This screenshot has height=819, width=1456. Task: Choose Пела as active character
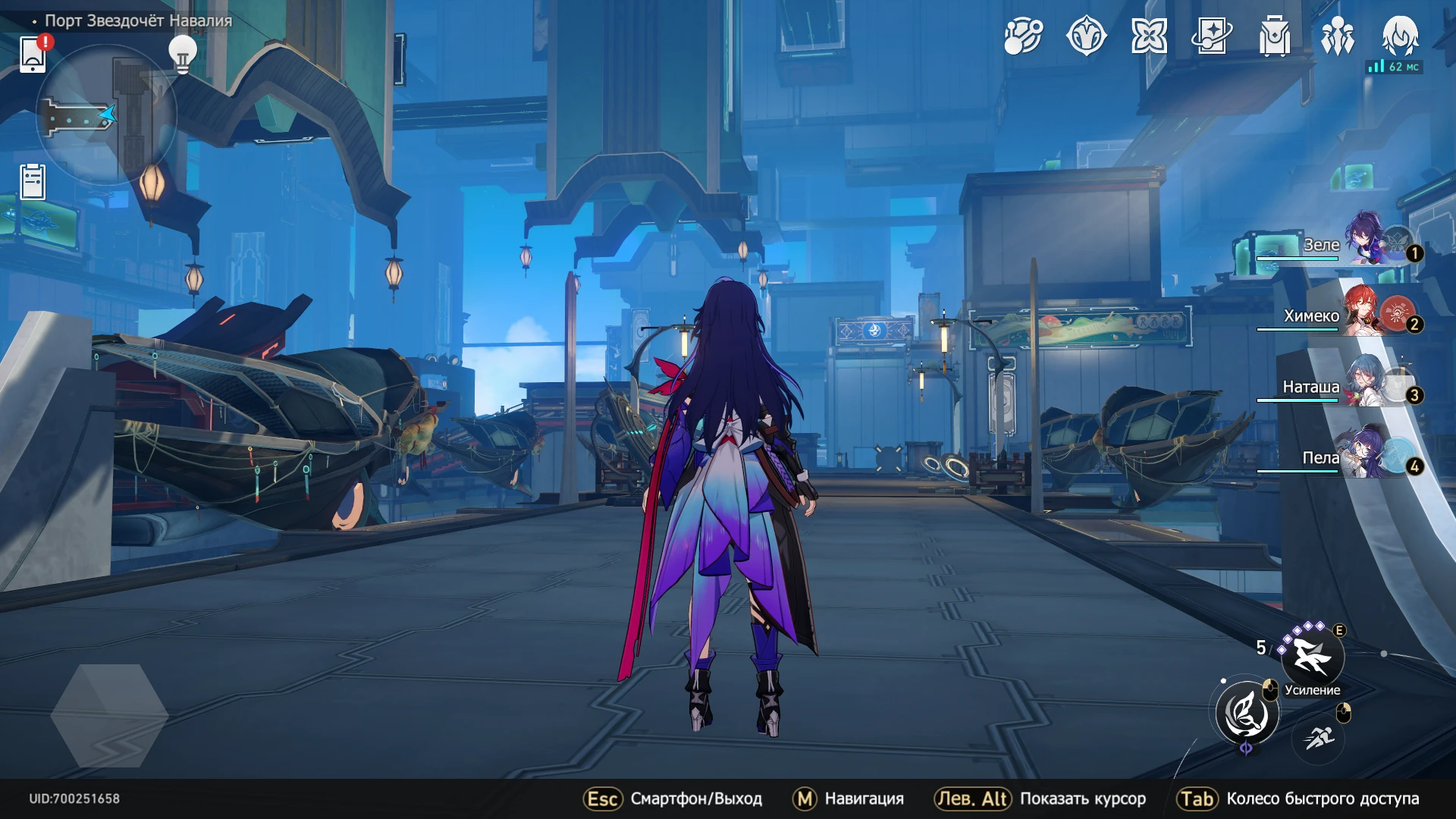(1365, 457)
